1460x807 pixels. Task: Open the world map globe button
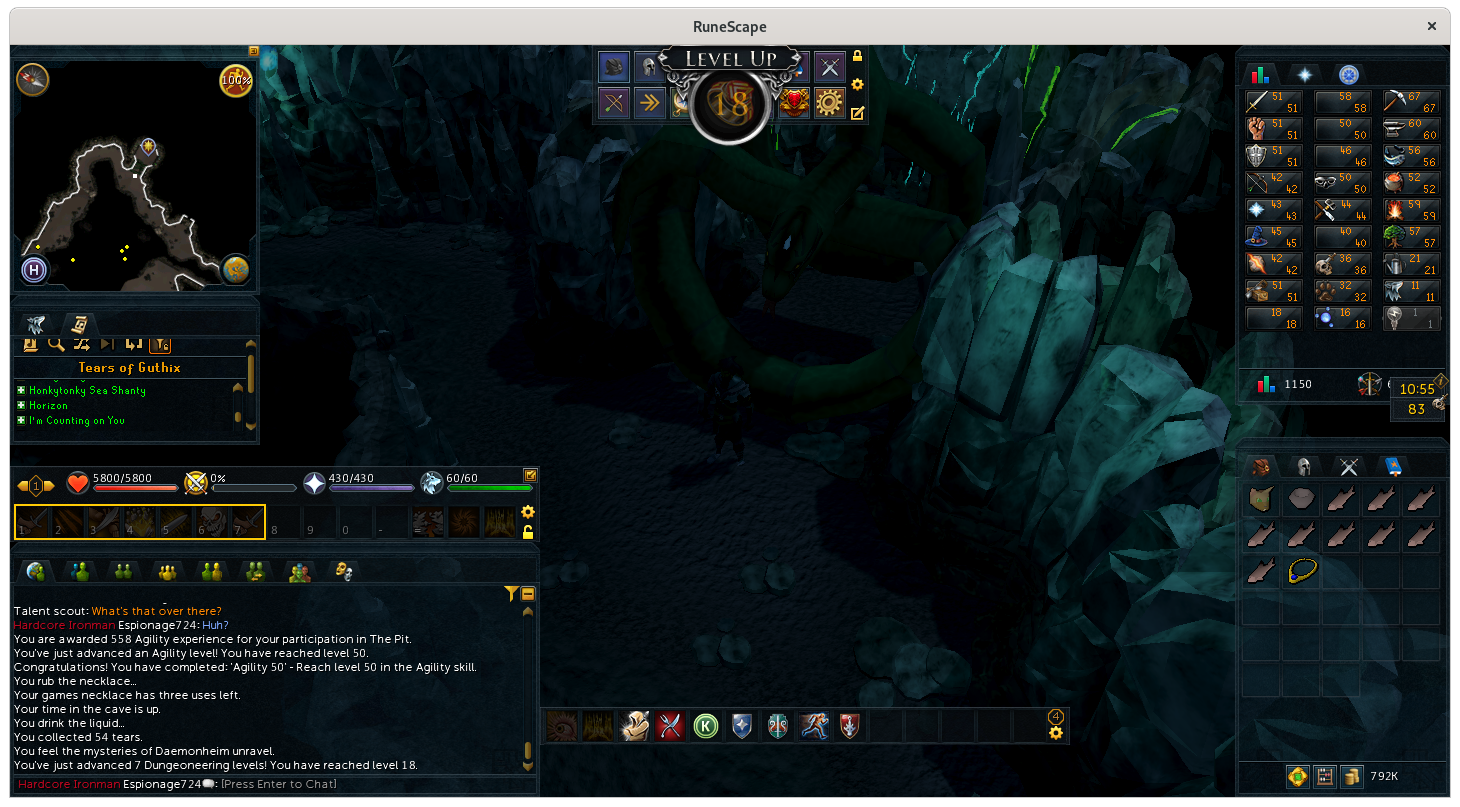(x=236, y=269)
